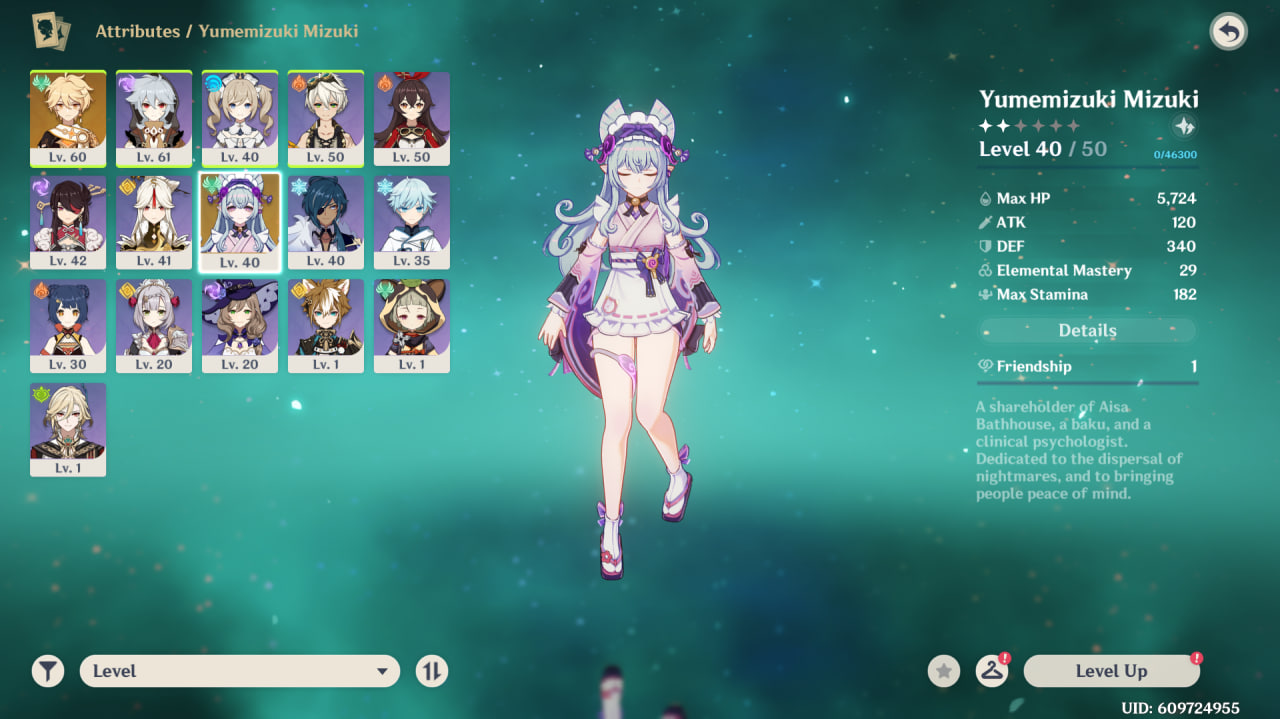Image resolution: width=1280 pixels, height=719 pixels.
Task: Select Chongyun's Lv. 35 portrait
Action: click(412, 222)
